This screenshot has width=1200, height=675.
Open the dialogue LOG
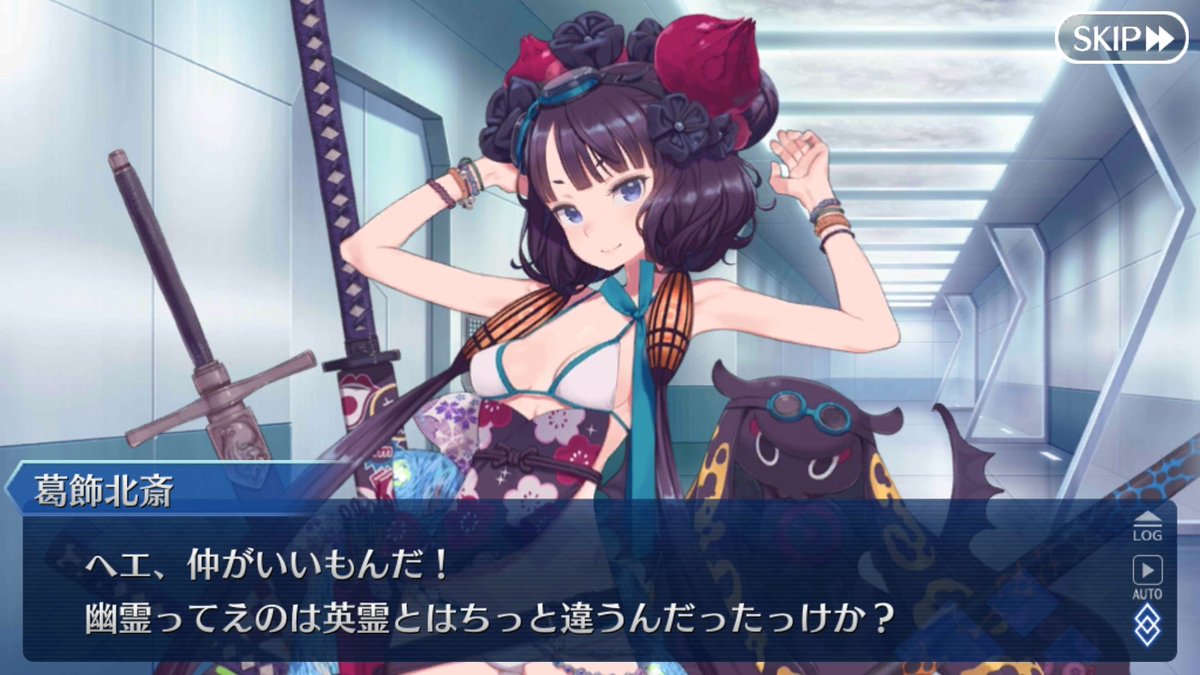point(1147,526)
